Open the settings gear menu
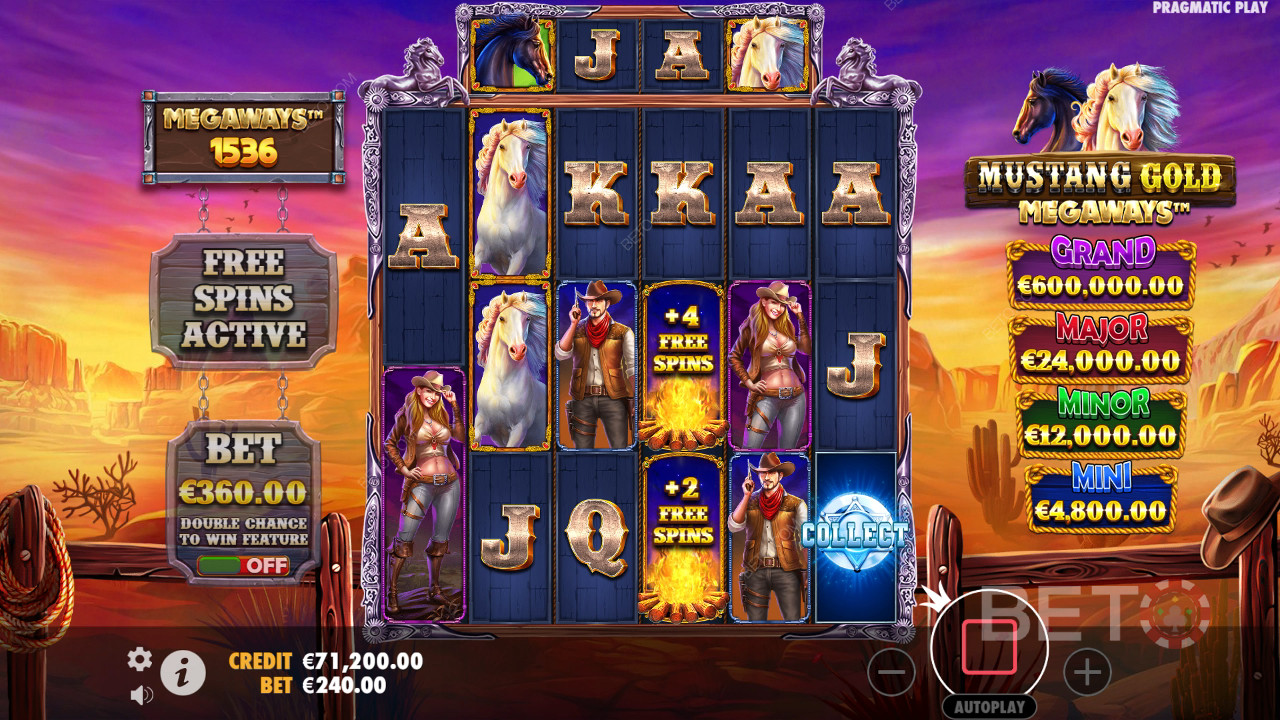 point(140,658)
